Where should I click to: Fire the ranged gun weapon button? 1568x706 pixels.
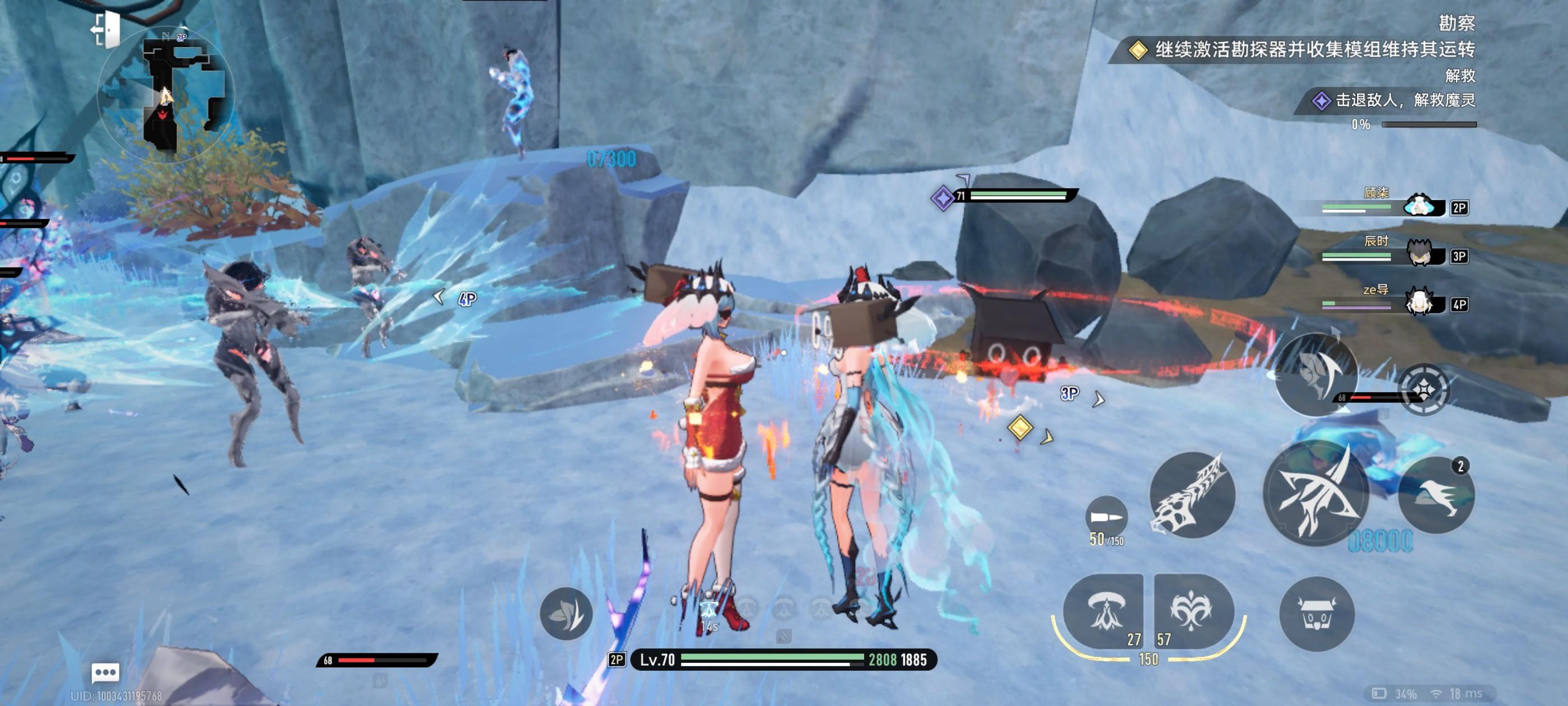coord(1192,495)
